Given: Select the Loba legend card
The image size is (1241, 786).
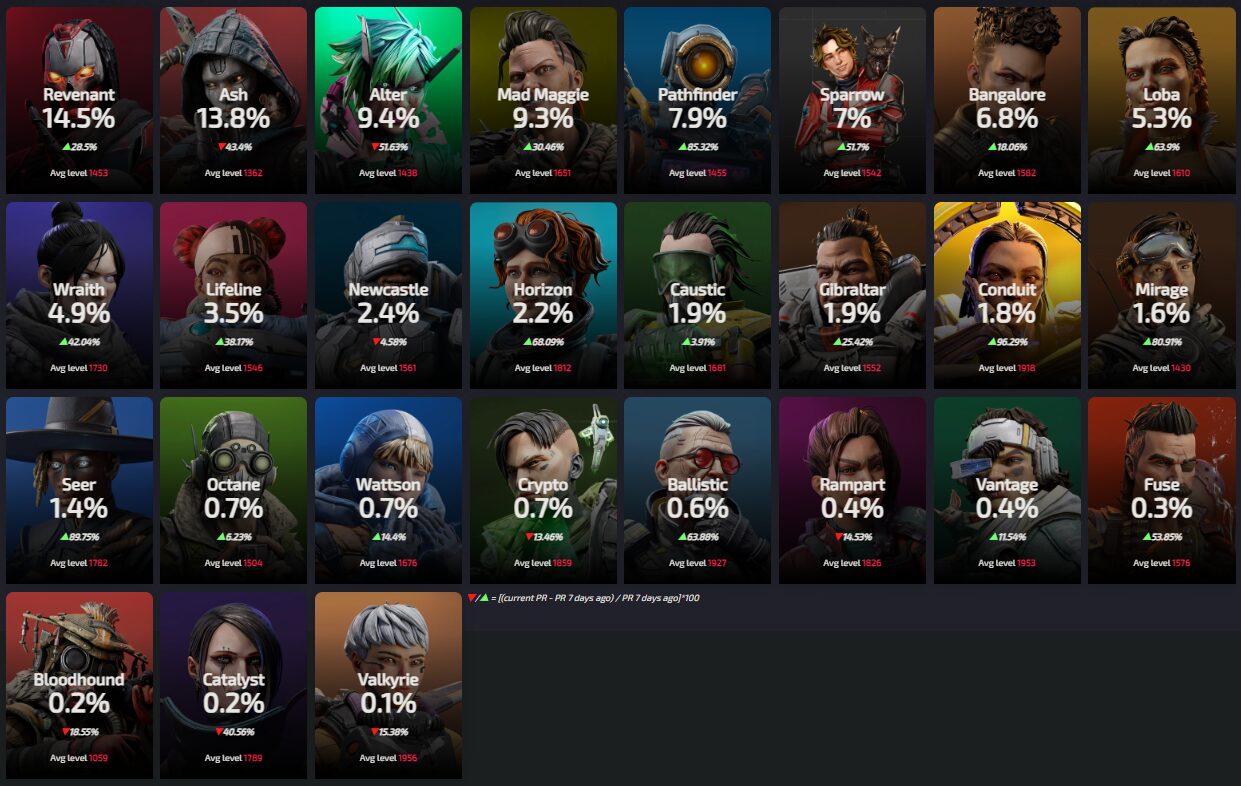Looking at the screenshot, I should (x=1161, y=100).
